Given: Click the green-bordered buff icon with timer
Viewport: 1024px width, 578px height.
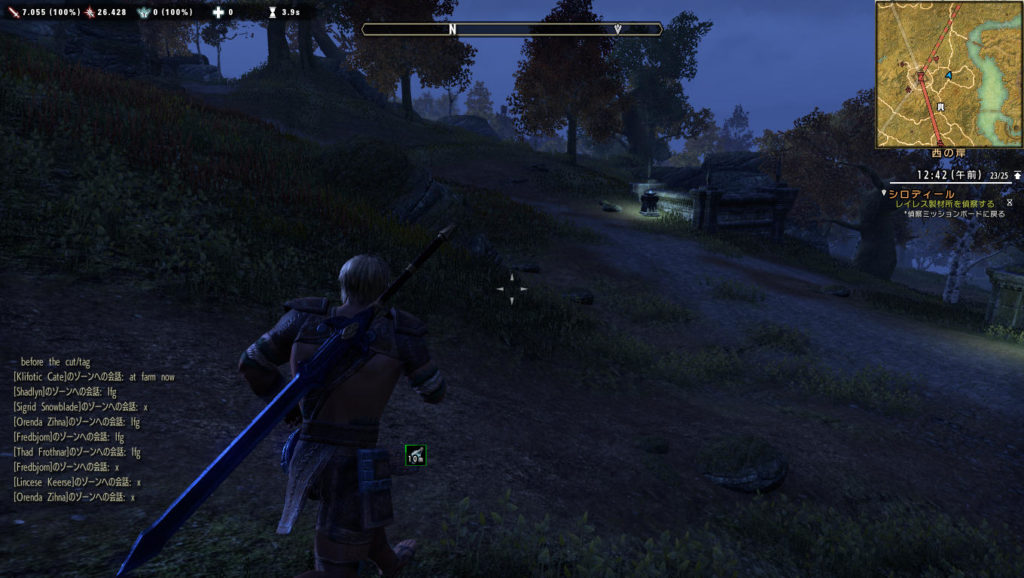Looking at the screenshot, I should click(x=416, y=455).
